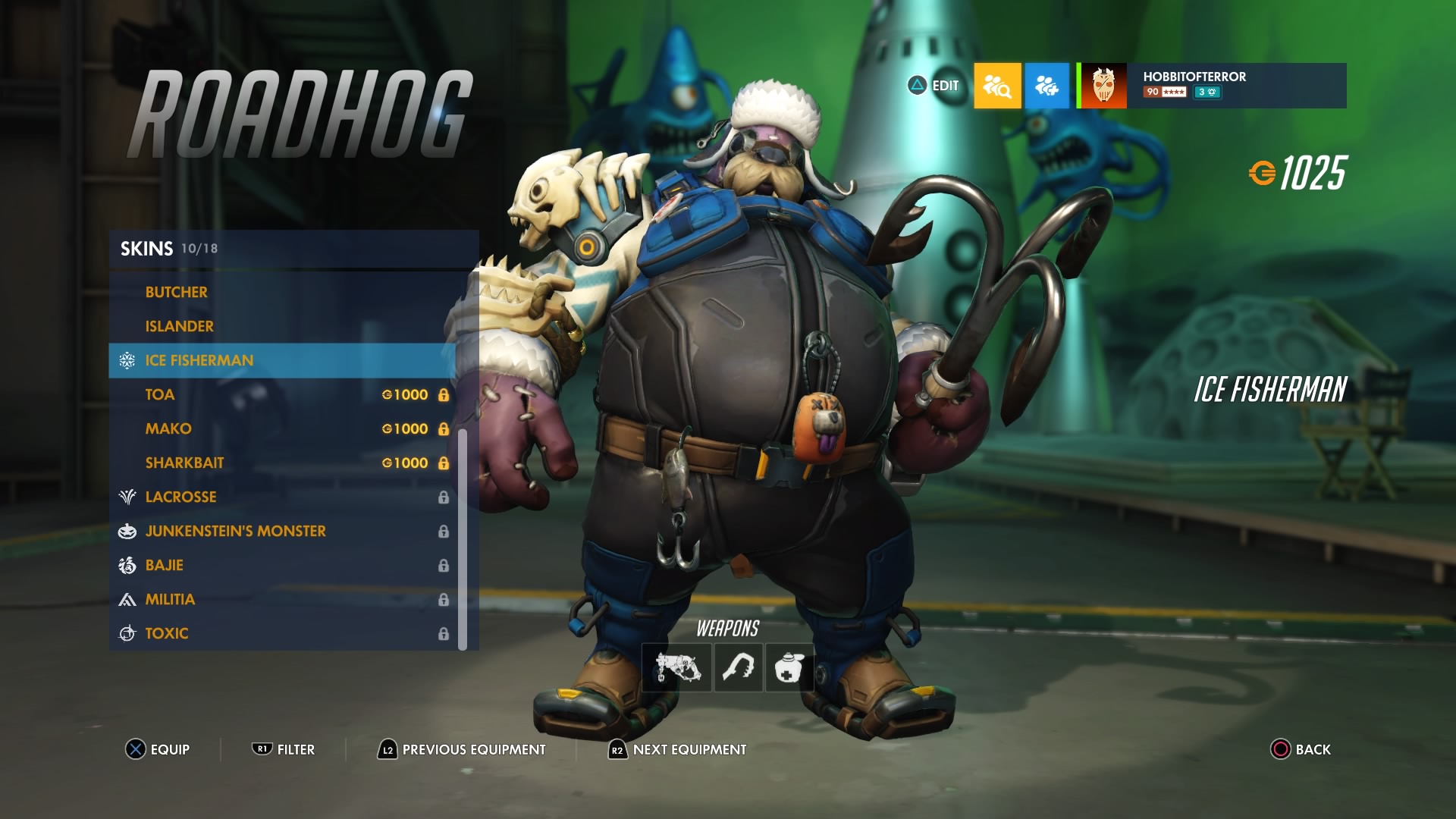This screenshot has width=1456, height=819.
Task: Click the BACK button
Action: click(x=1301, y=749)
